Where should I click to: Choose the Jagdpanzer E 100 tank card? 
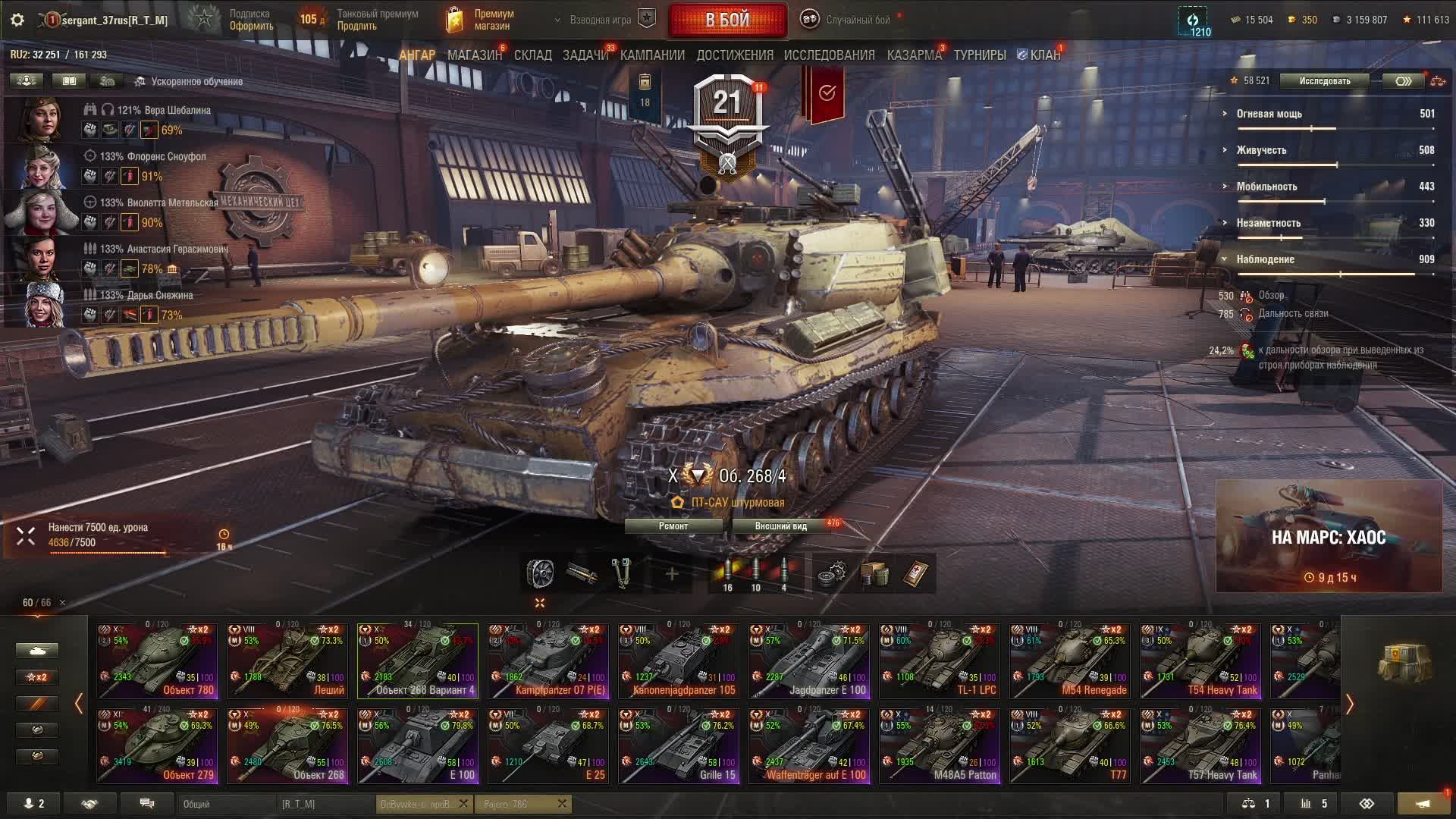809,661
